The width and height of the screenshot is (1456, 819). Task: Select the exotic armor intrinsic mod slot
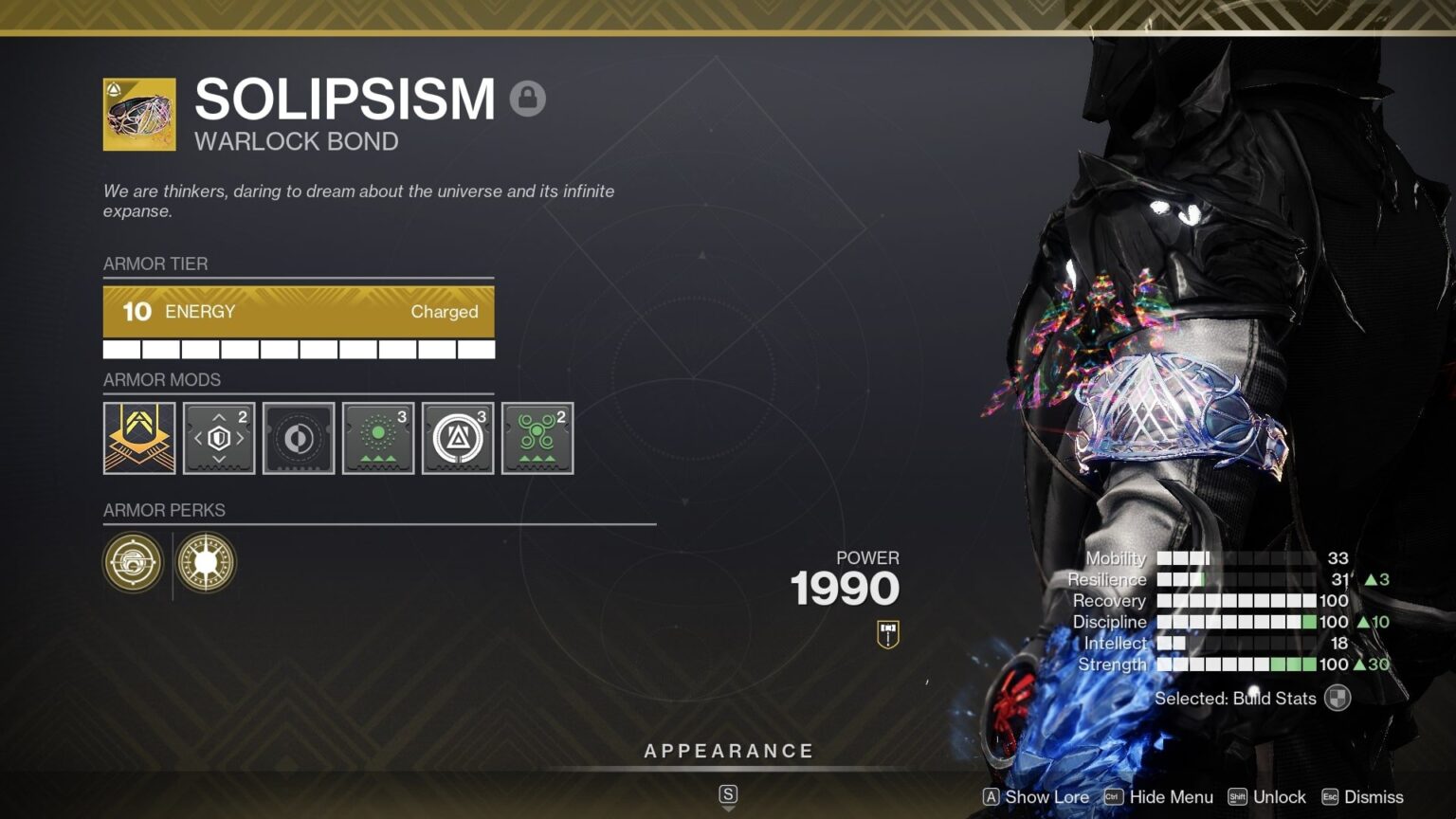pyautogui.click(x=138, y=438)
